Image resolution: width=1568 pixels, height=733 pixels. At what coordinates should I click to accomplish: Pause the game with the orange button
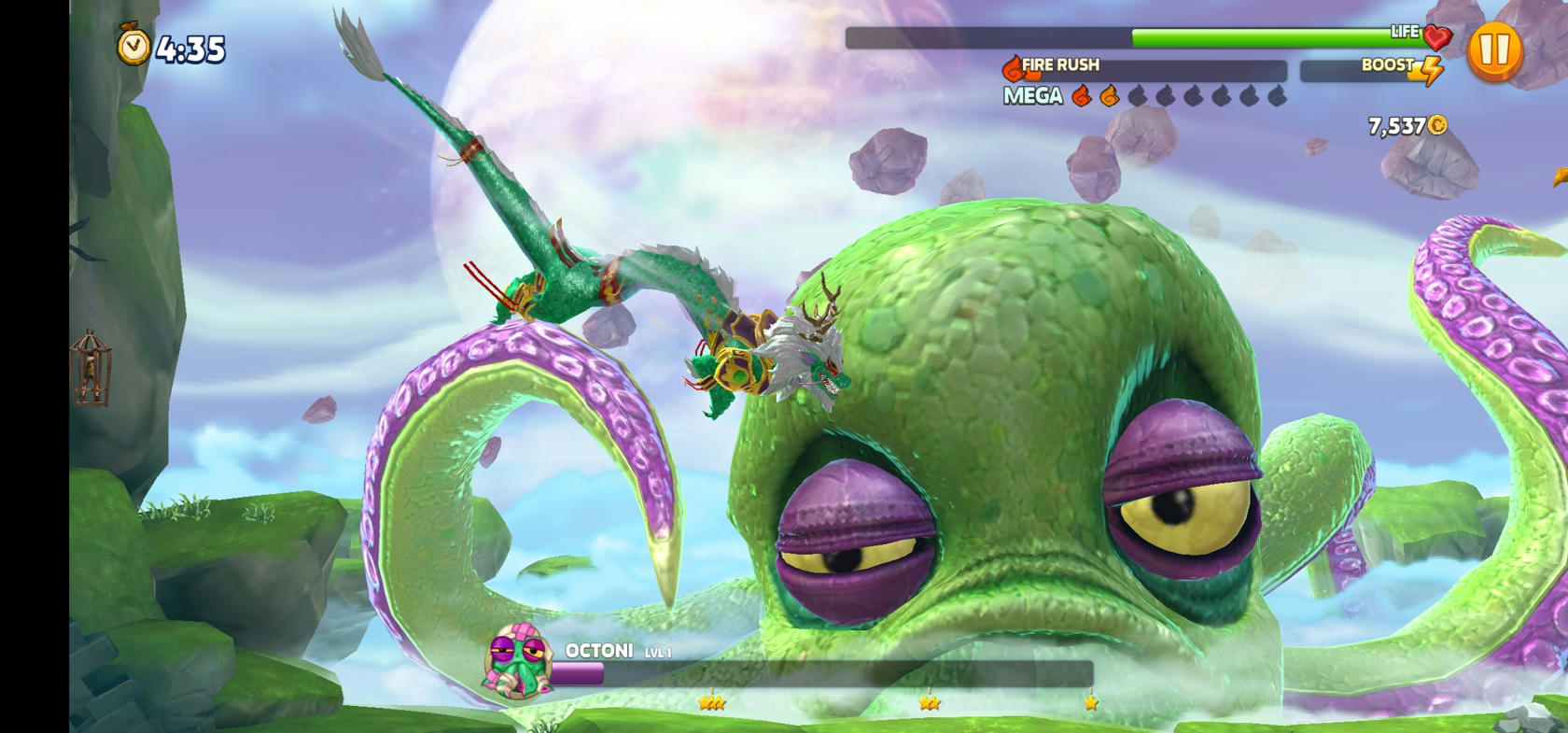click(x=1494, y=51)
